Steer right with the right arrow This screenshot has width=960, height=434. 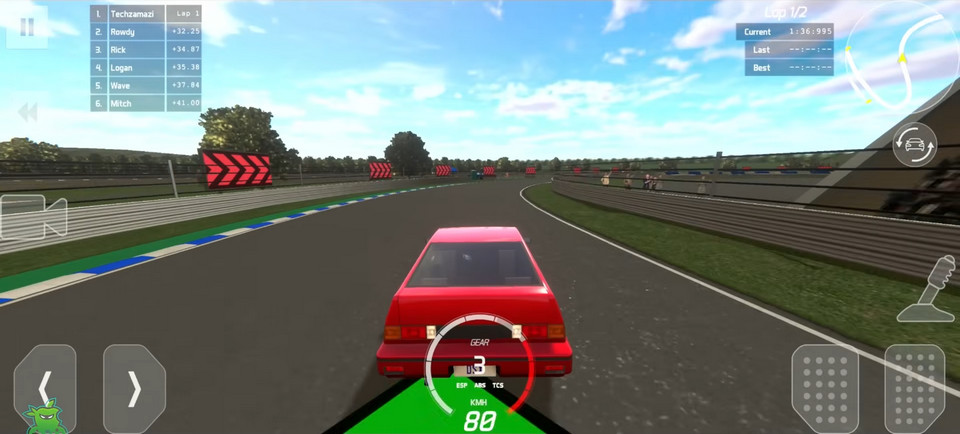tap(134, 388)
